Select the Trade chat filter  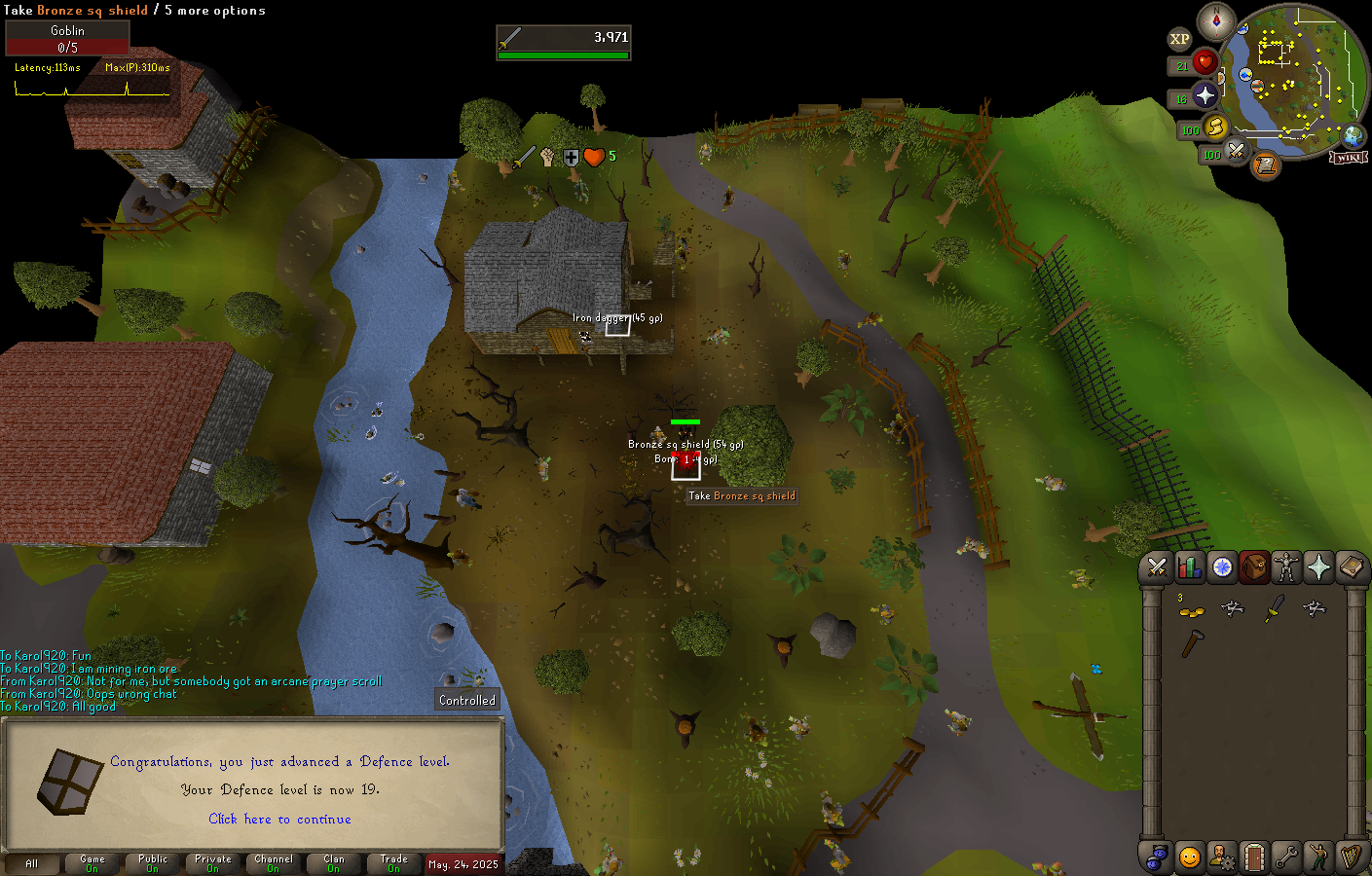[x=394, y=863]
